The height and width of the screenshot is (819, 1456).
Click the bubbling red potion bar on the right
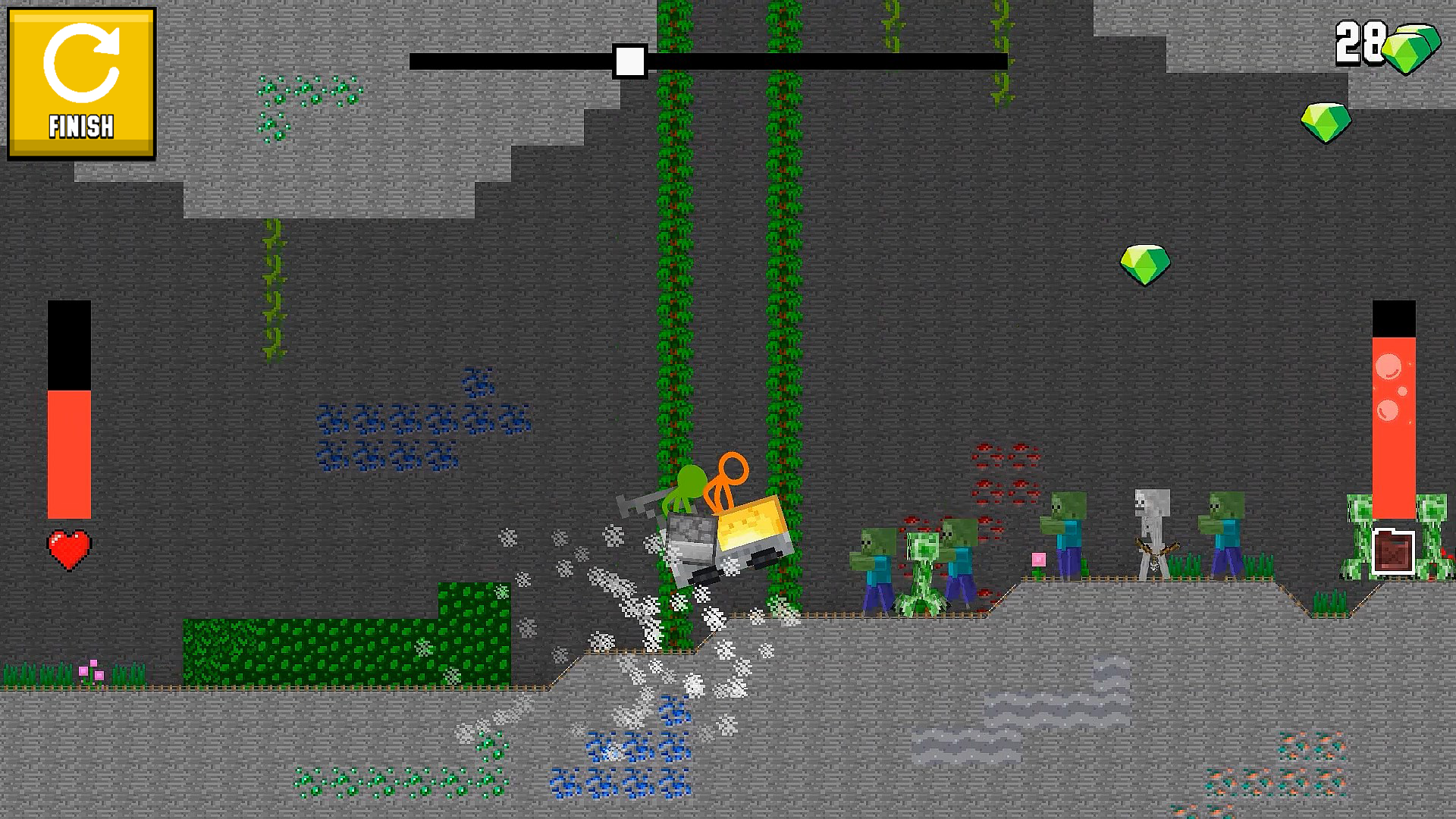1395,409
